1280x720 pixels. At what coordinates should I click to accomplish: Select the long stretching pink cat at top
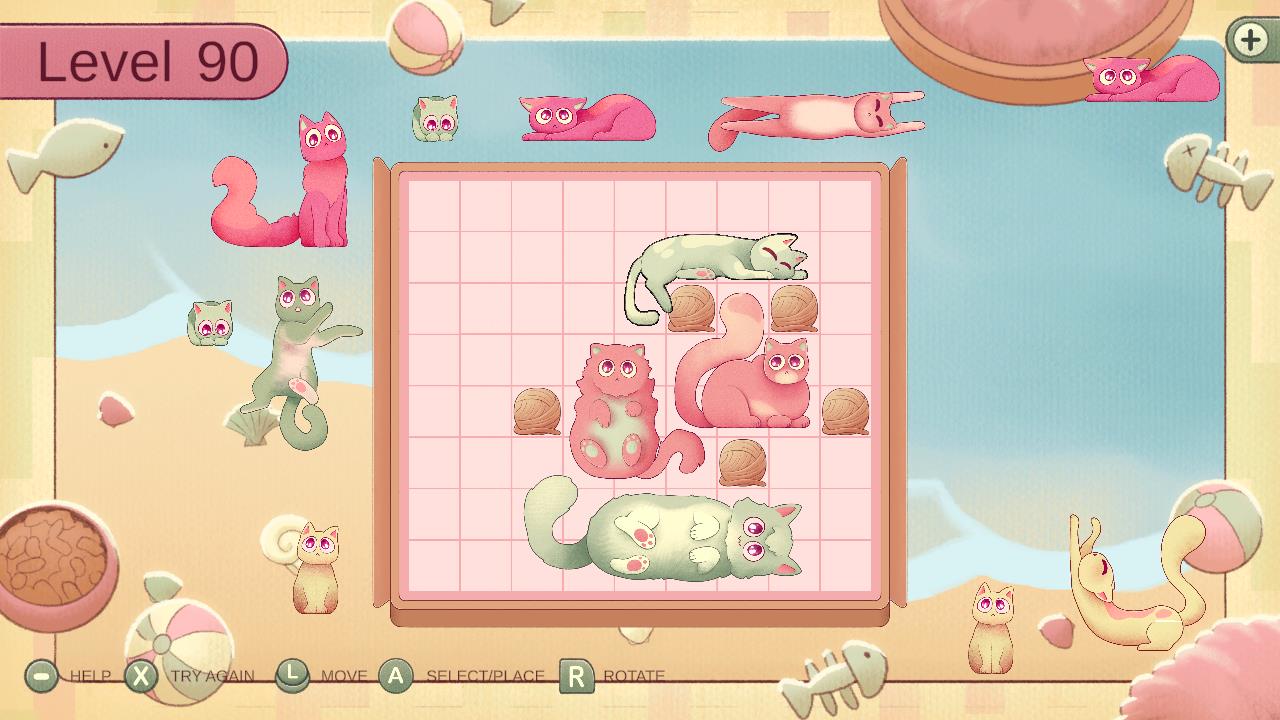pyautogui.click(x=815, y=113)
